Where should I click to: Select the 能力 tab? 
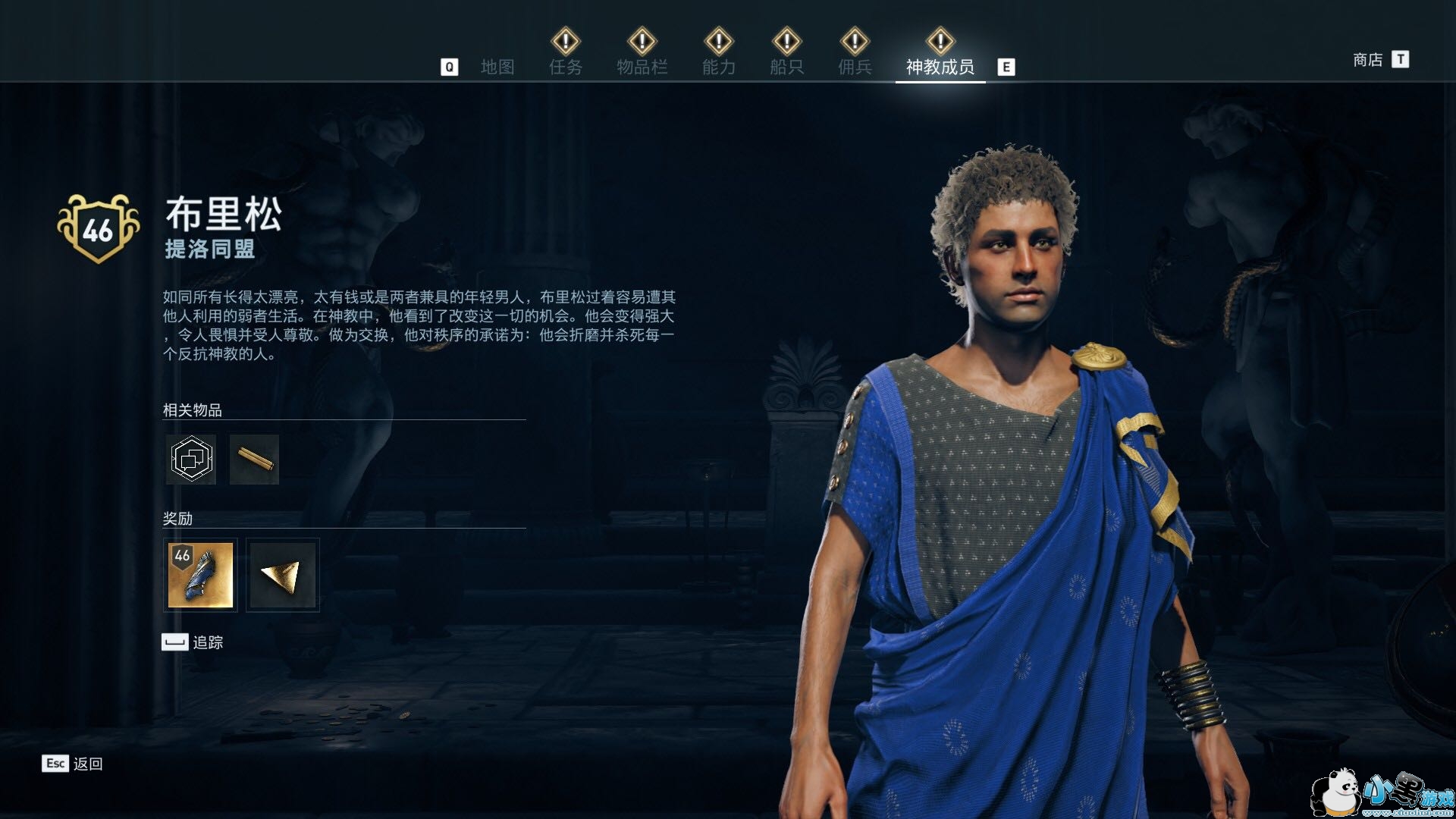point(718,67)
